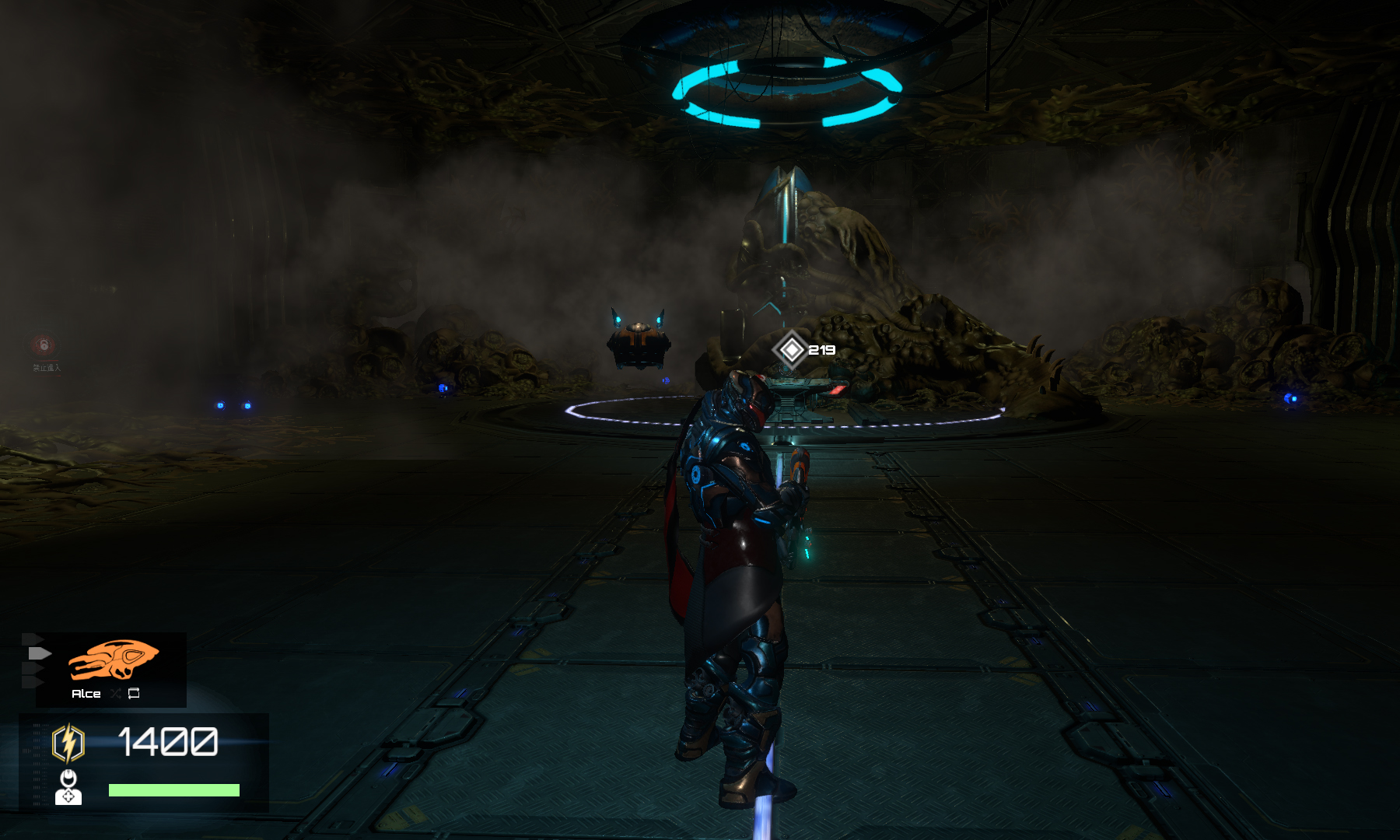The height and width of the screenshot is (840, 1400).
Task: Click the third chevron in the arrow stack
Action: point(33,667)
